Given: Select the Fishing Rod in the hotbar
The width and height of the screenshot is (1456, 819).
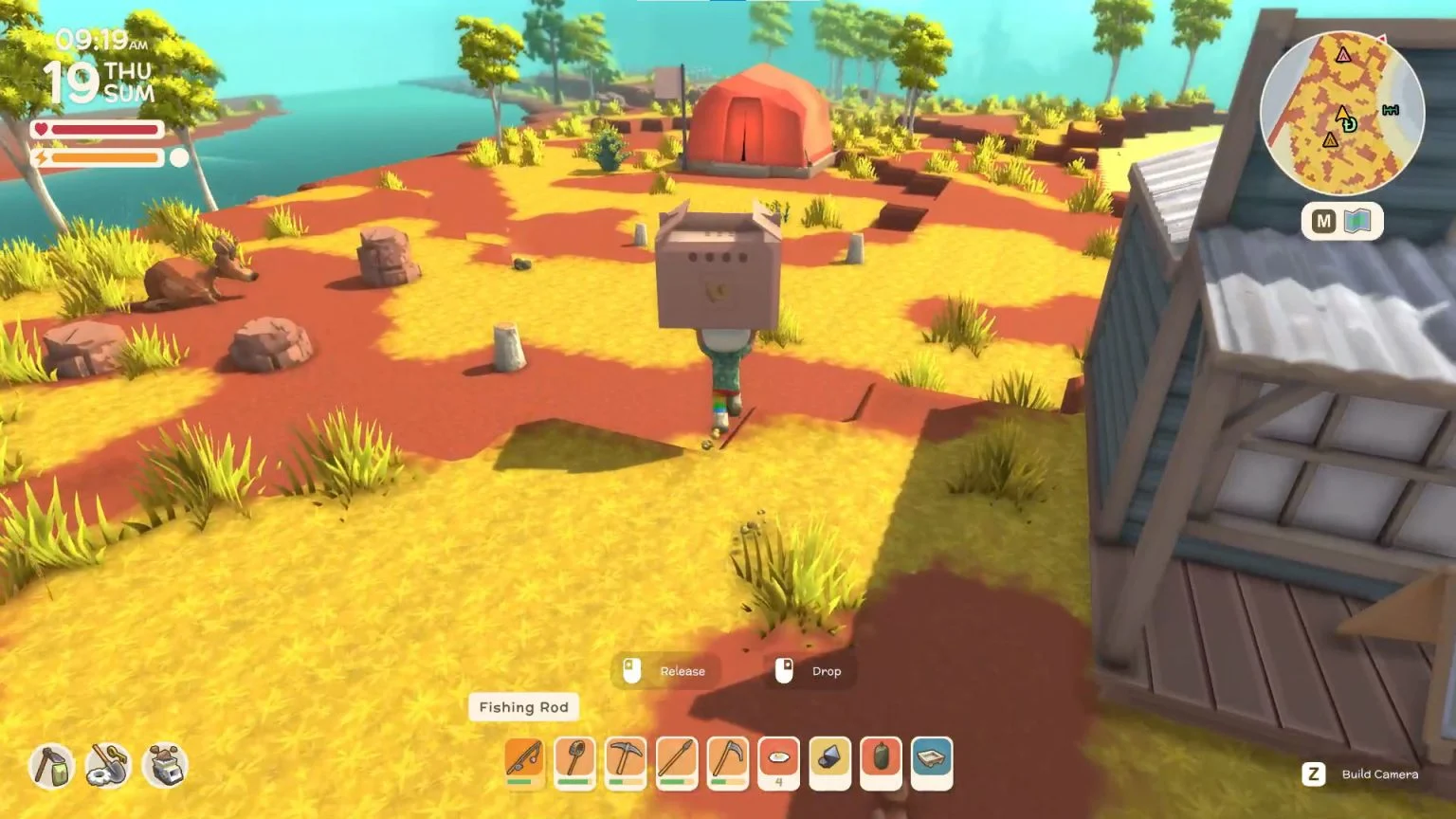Looking at the screenshot, I should (523, 763).
